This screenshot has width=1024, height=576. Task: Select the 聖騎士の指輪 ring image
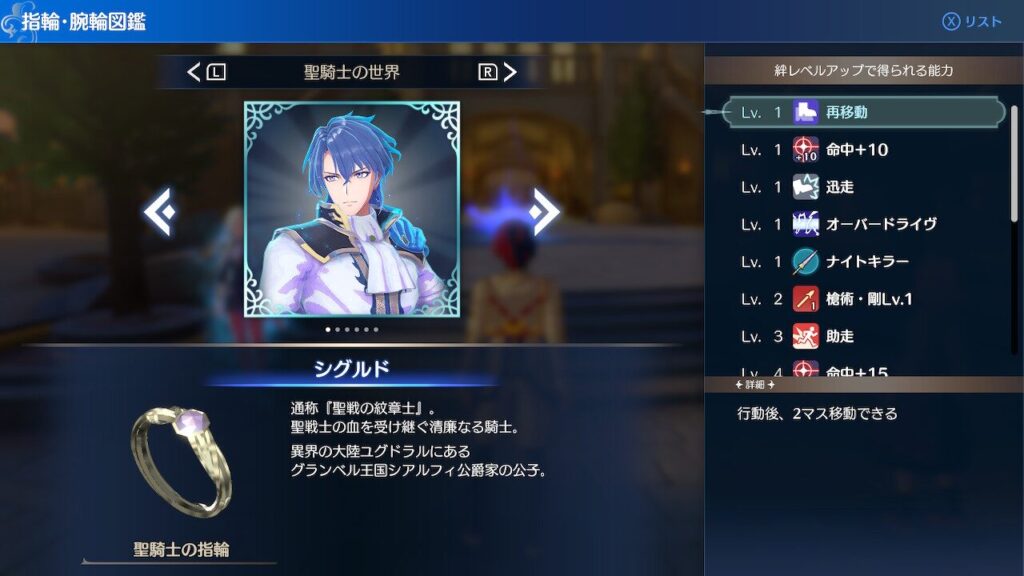tap(181, 461)
